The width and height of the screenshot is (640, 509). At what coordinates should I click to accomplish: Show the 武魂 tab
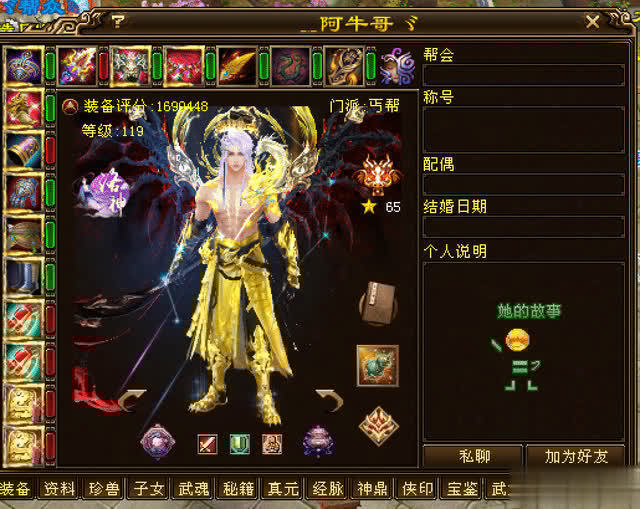point(193,489)
